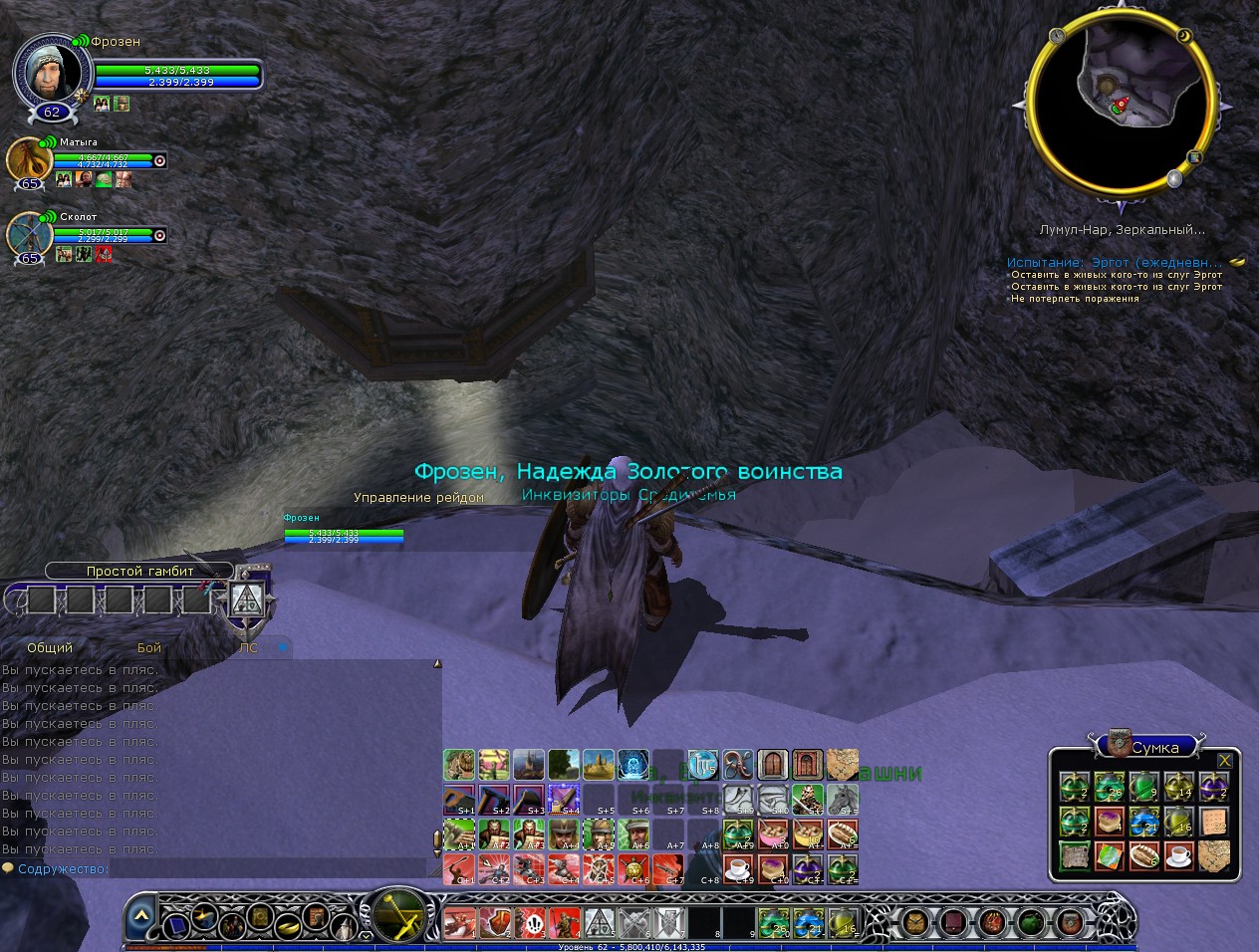Open the ЛС private messages tab
This screenshot has height=952, width=1259.
point(248,647)
